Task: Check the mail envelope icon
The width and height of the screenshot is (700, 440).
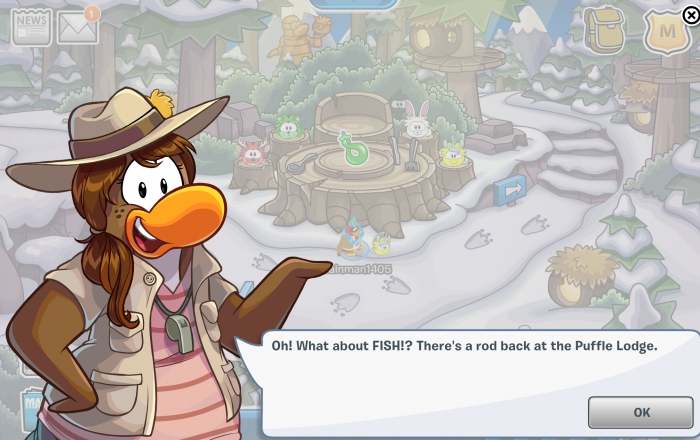Action: pyautogui.click(x=78, y=28)
